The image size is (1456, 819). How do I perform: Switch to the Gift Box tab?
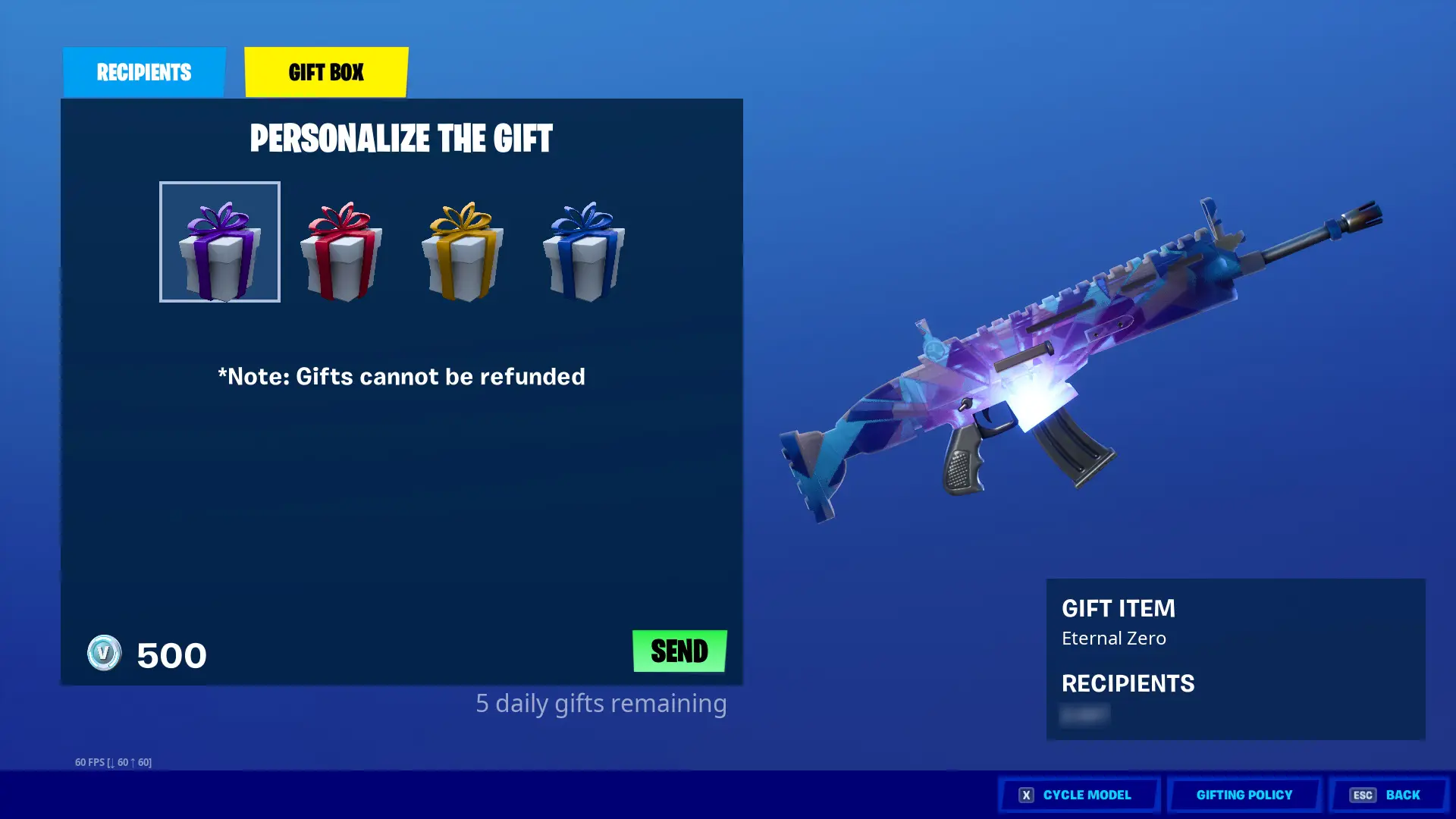click(326, 72)
